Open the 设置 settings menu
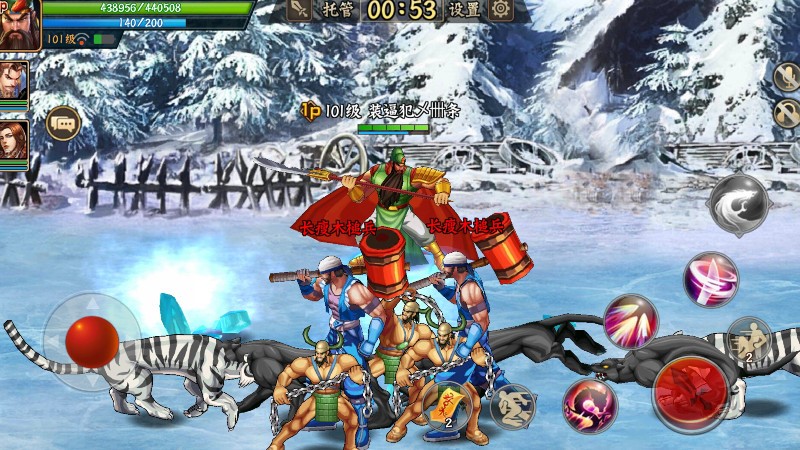Image resolution: width=800 pixels, height=450 pixels. click(463, 11)
